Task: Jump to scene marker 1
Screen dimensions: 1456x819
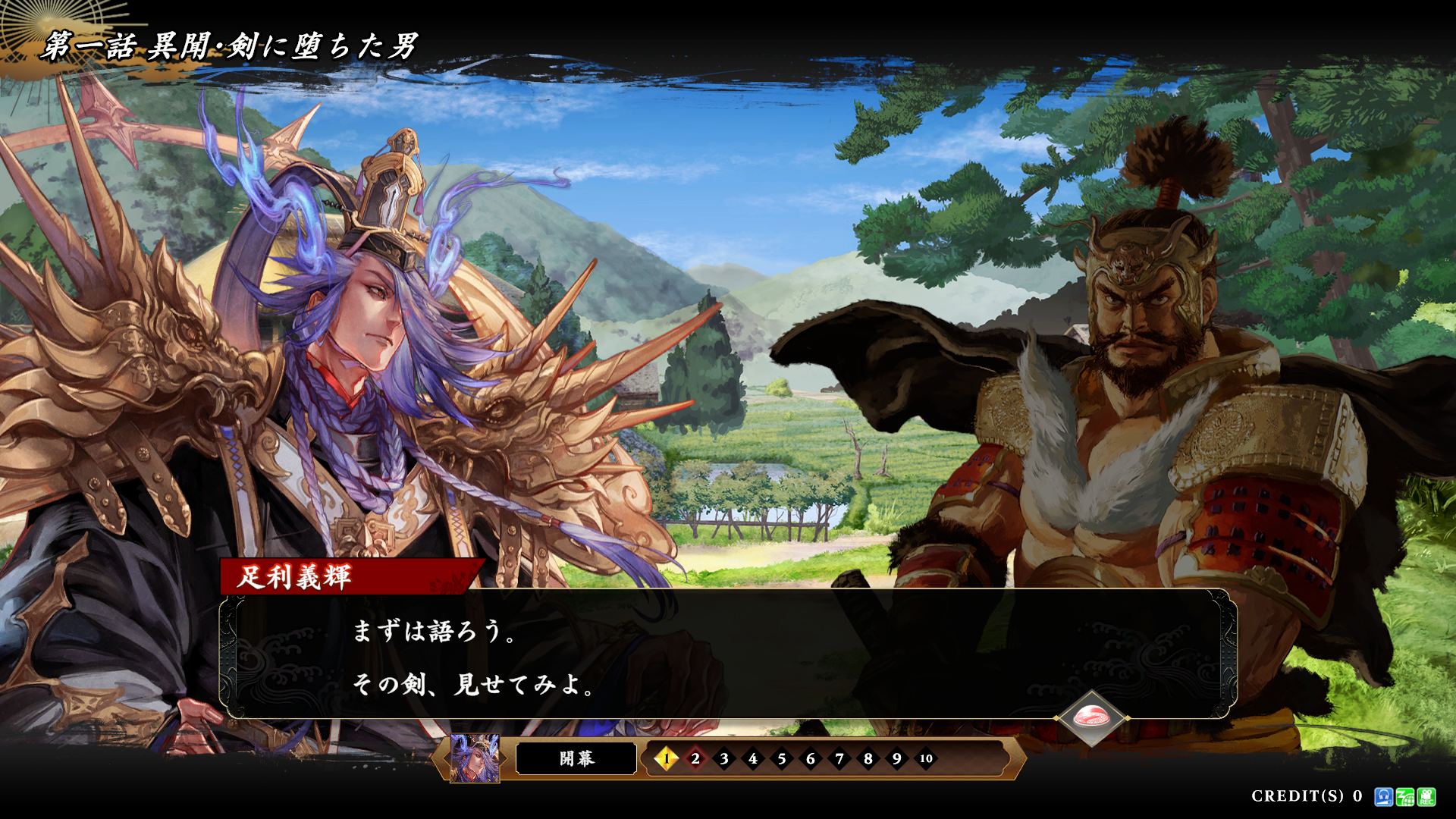Action: click(x=667, y=758)
